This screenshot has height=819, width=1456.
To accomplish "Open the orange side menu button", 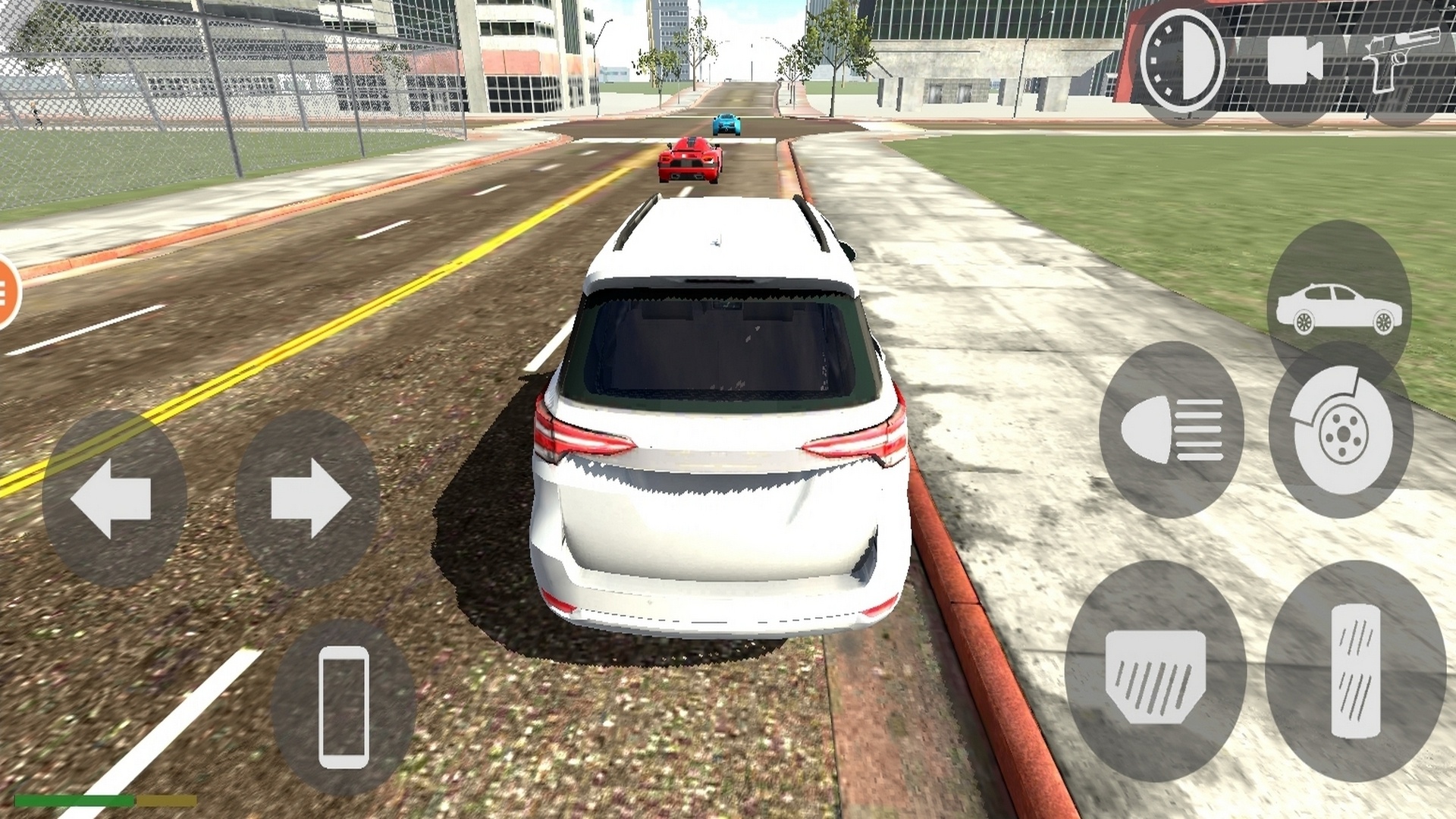I will pyautogui.click(x=6, y=293).
